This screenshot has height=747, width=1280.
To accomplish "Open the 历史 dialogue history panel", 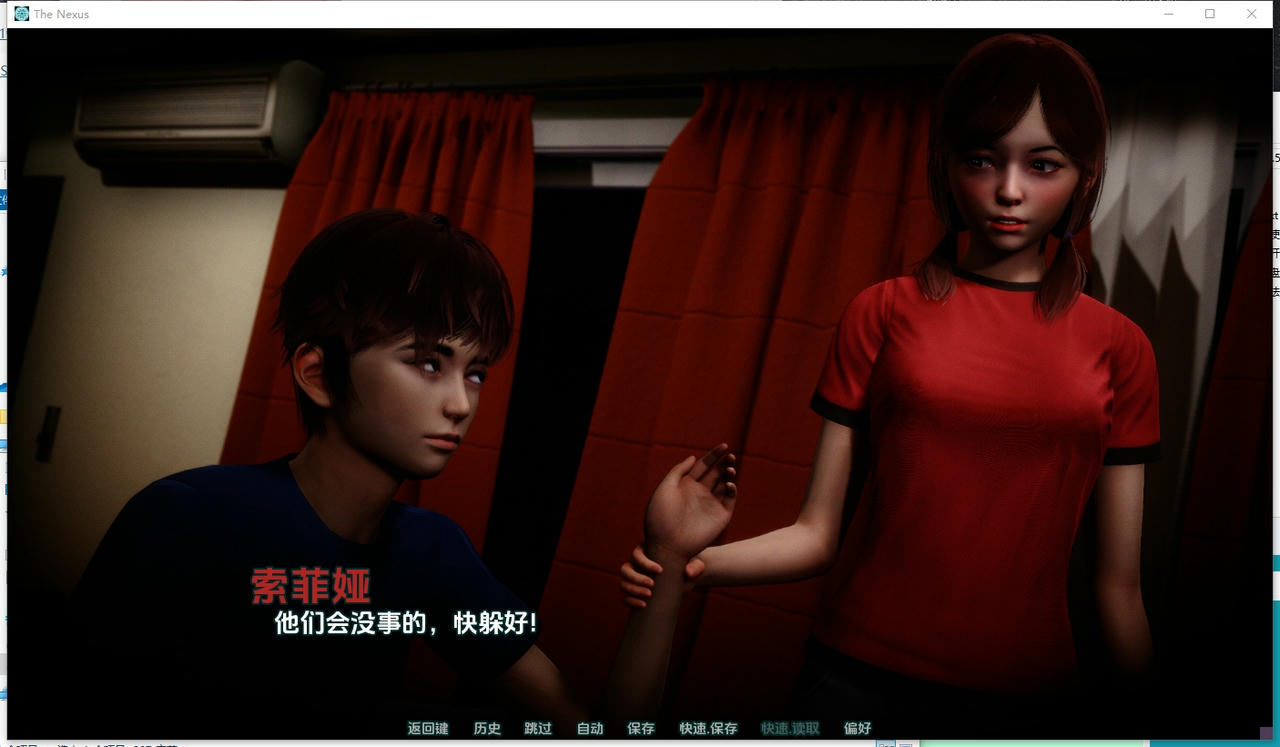I will point(487,729).
